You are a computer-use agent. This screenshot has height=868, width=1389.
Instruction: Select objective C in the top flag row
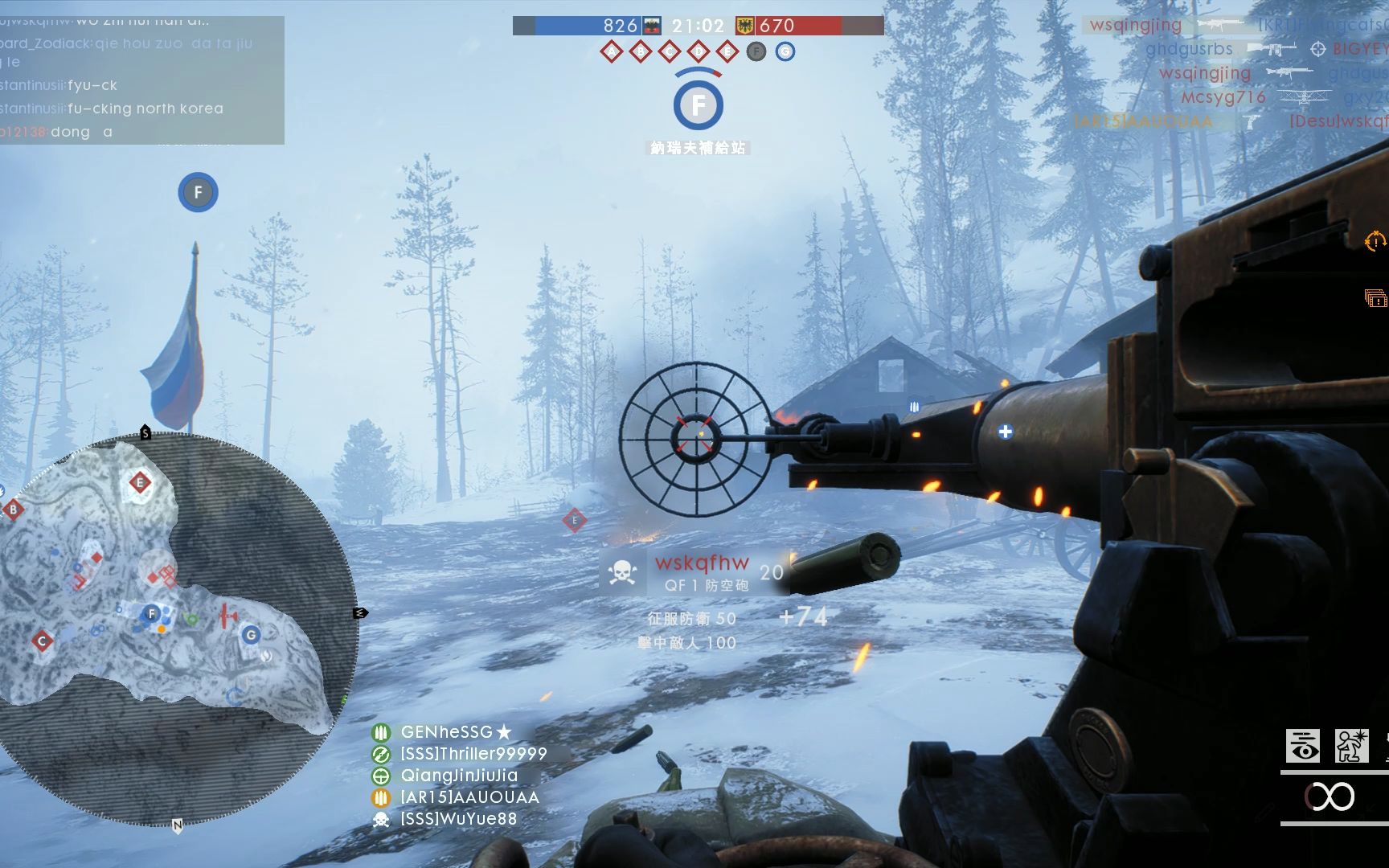670,52
